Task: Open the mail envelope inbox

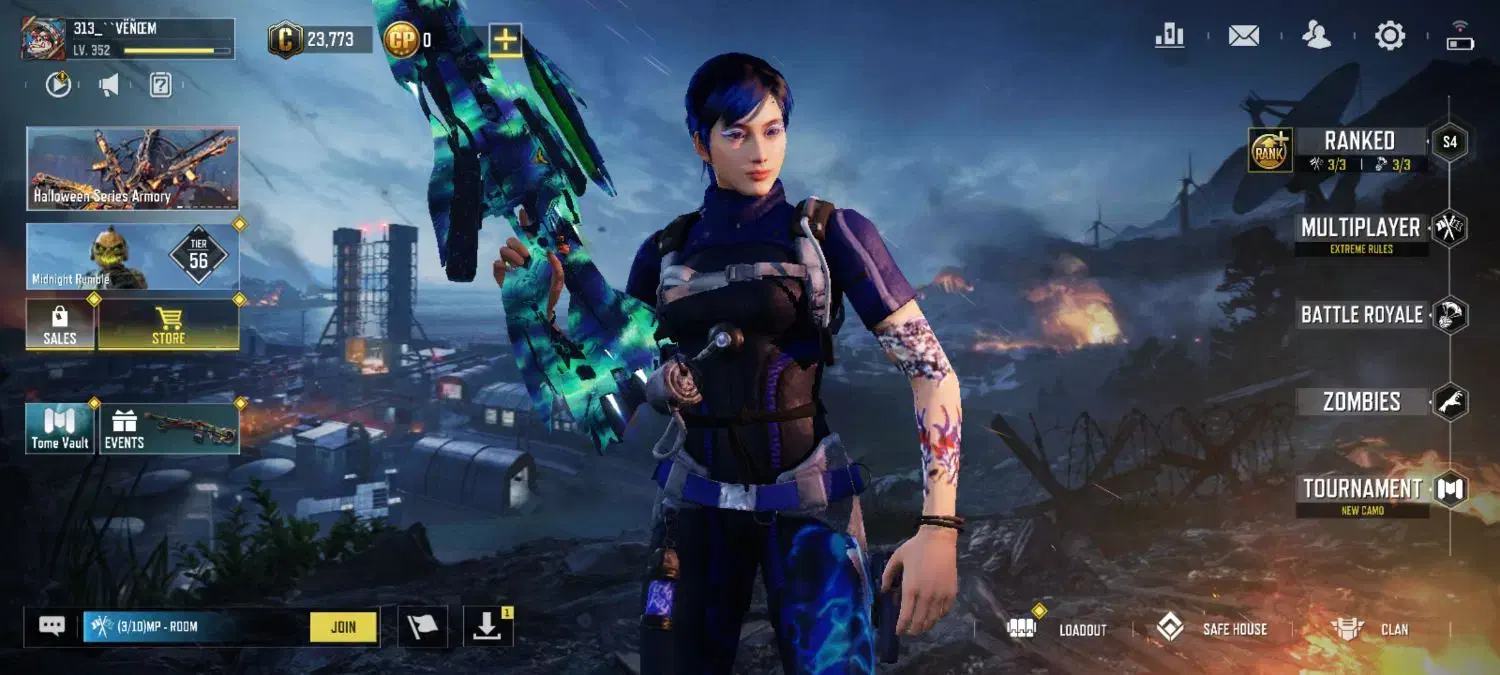Action: [1244, 36]
